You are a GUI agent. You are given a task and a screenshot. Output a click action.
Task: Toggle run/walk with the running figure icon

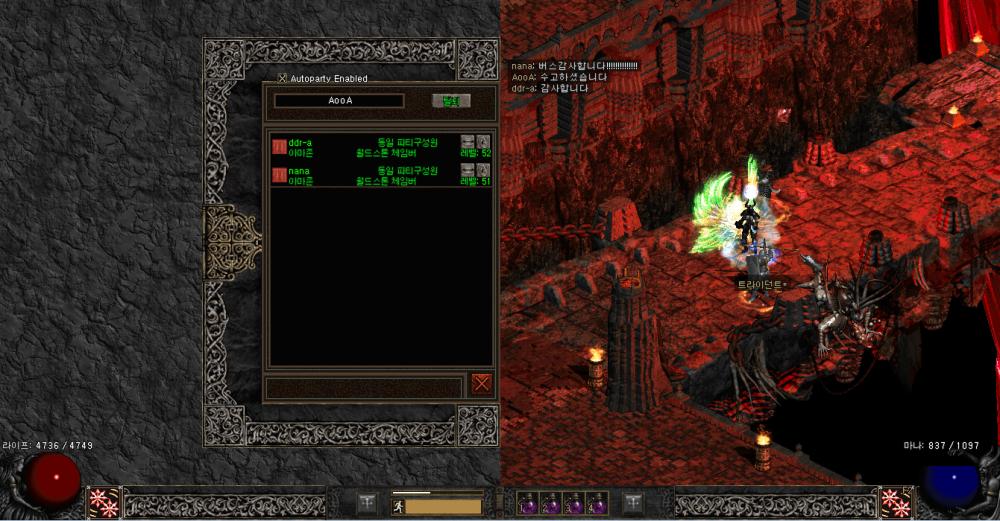397,507
